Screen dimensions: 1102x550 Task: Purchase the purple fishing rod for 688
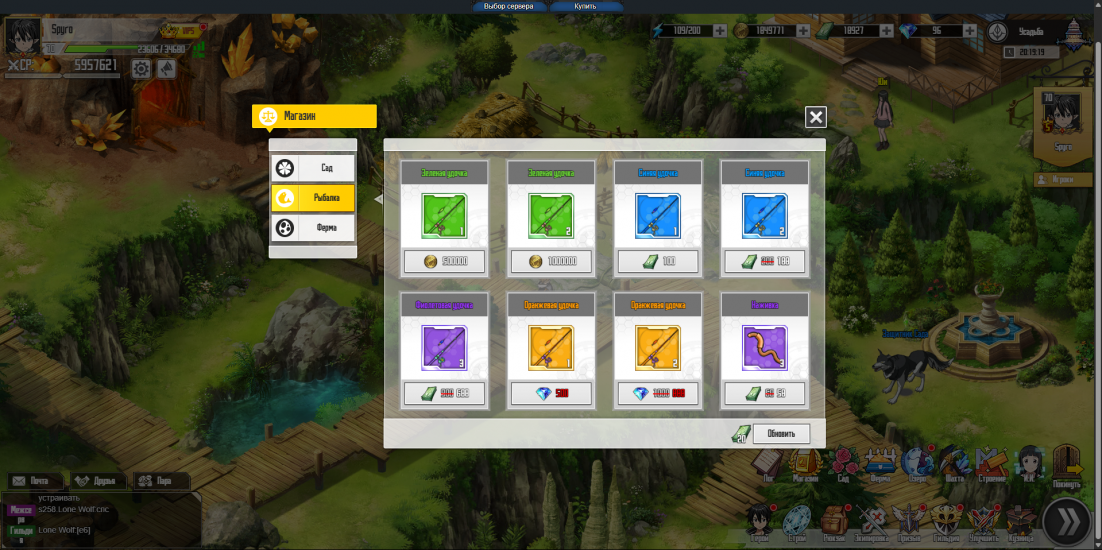[444, 393]
